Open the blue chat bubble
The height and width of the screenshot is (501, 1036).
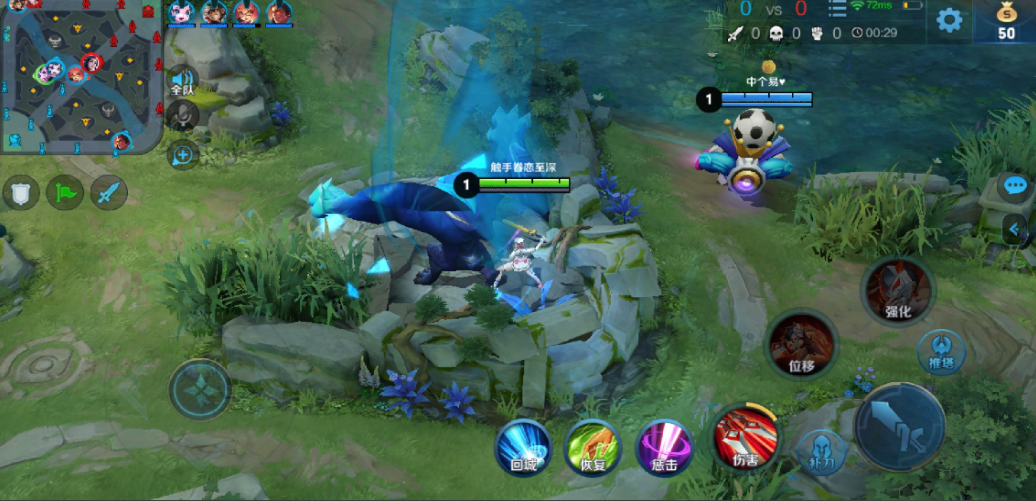pyautogui.click(x=1015, y=187)
